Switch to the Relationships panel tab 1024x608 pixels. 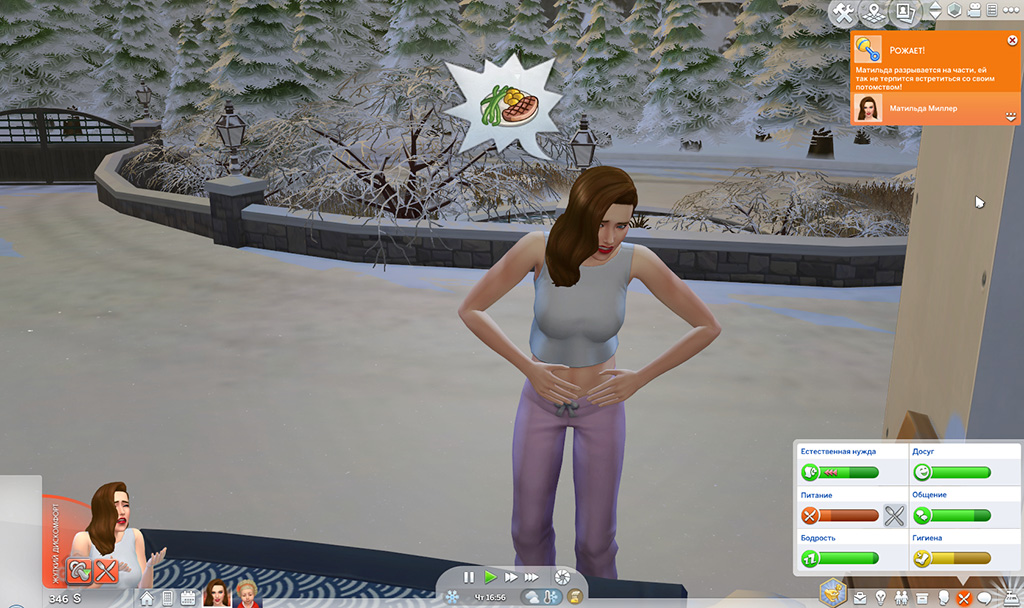[x=900, y=598]
